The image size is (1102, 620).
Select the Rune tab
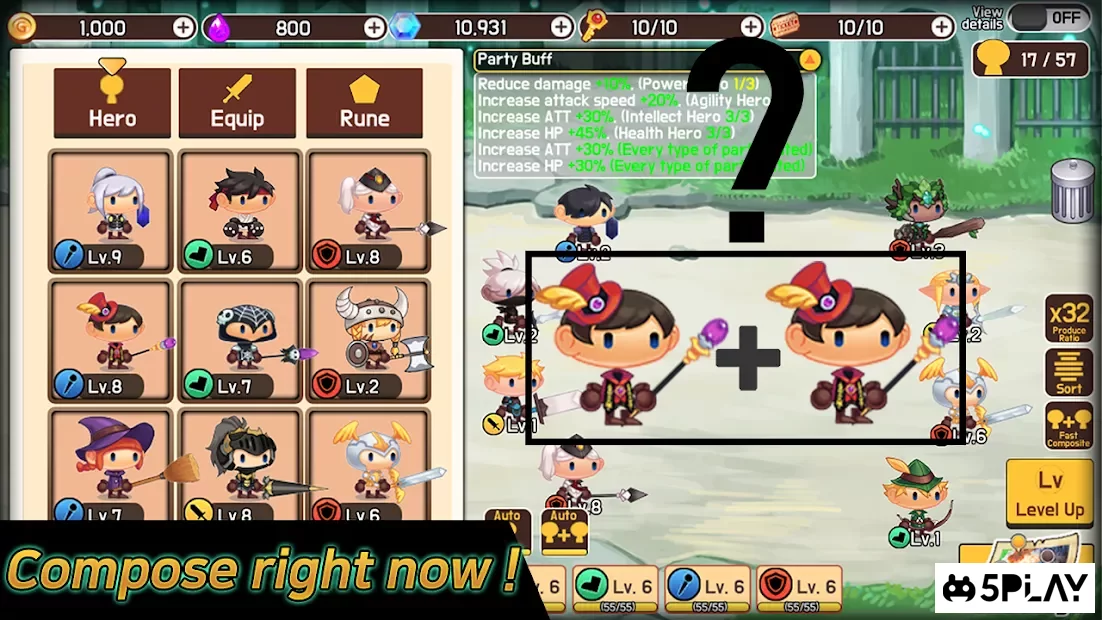(x=364, y=103)
